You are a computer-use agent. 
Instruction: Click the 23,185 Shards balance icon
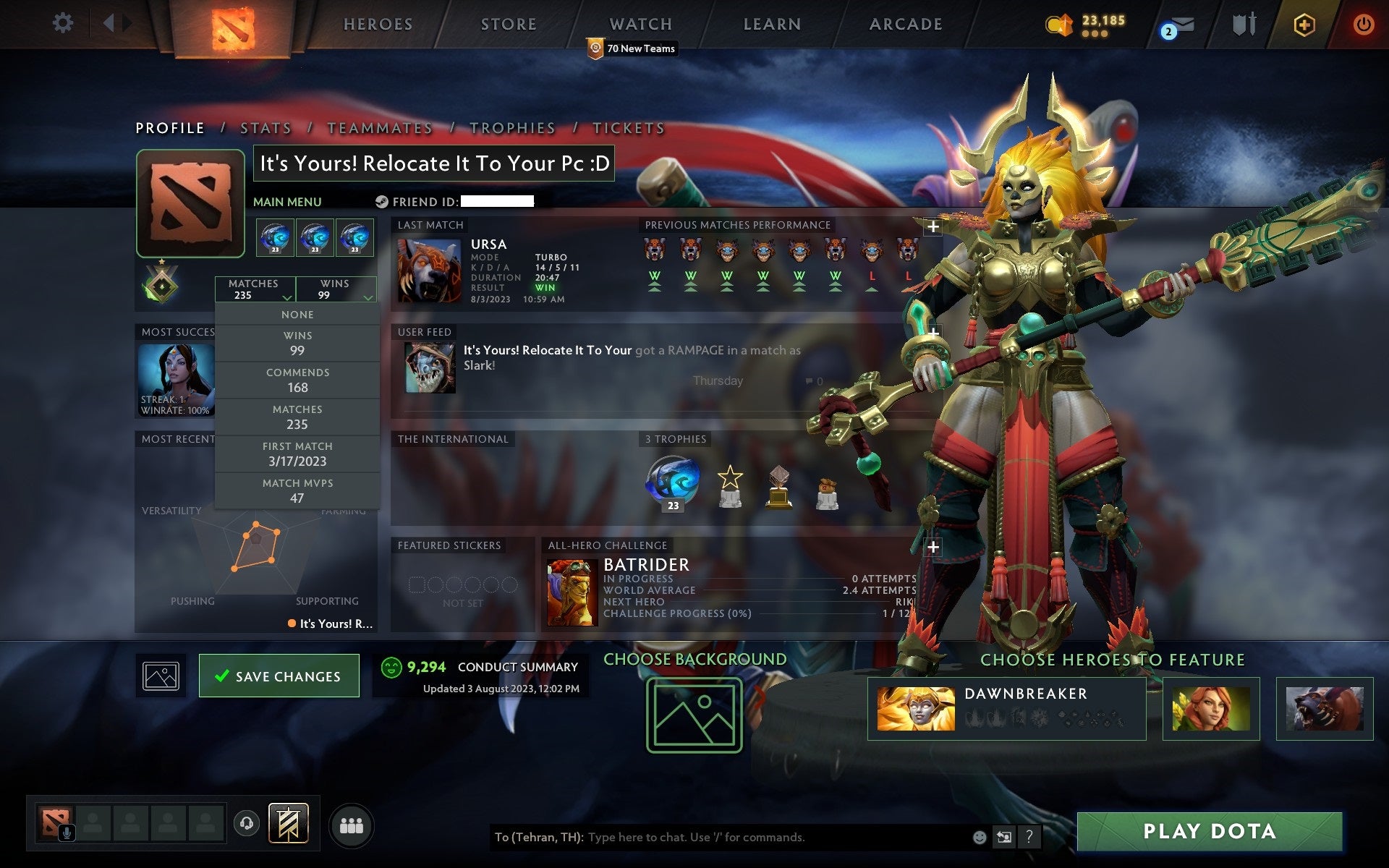click(x=1060, y=24)
